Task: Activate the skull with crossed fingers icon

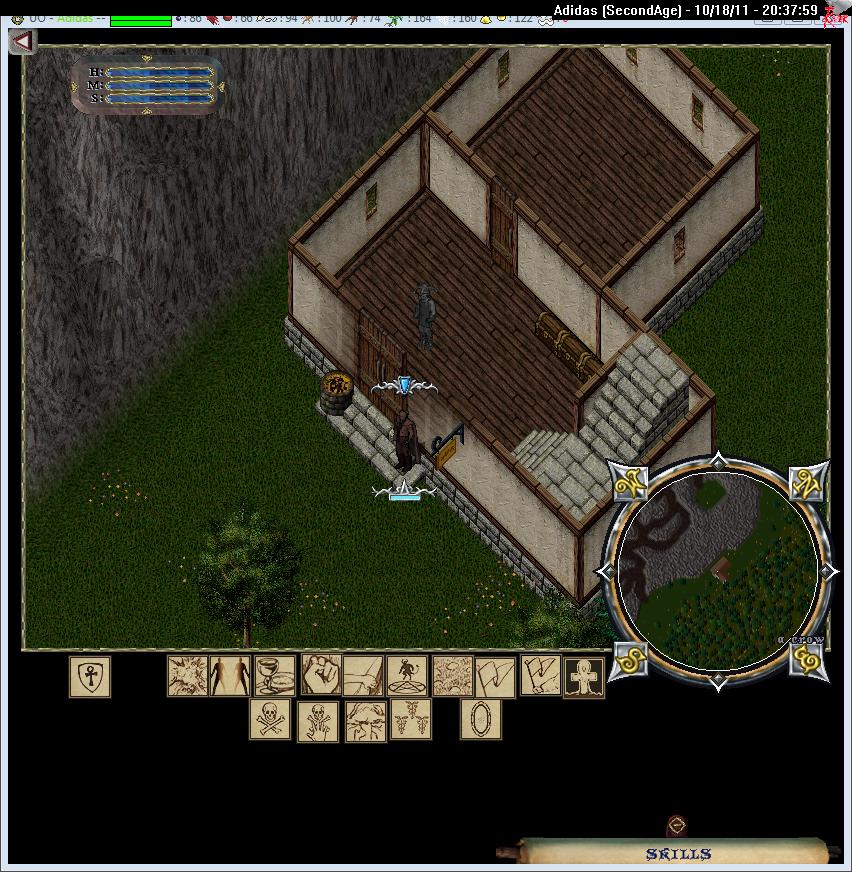Action: click(x=318, y=720)
